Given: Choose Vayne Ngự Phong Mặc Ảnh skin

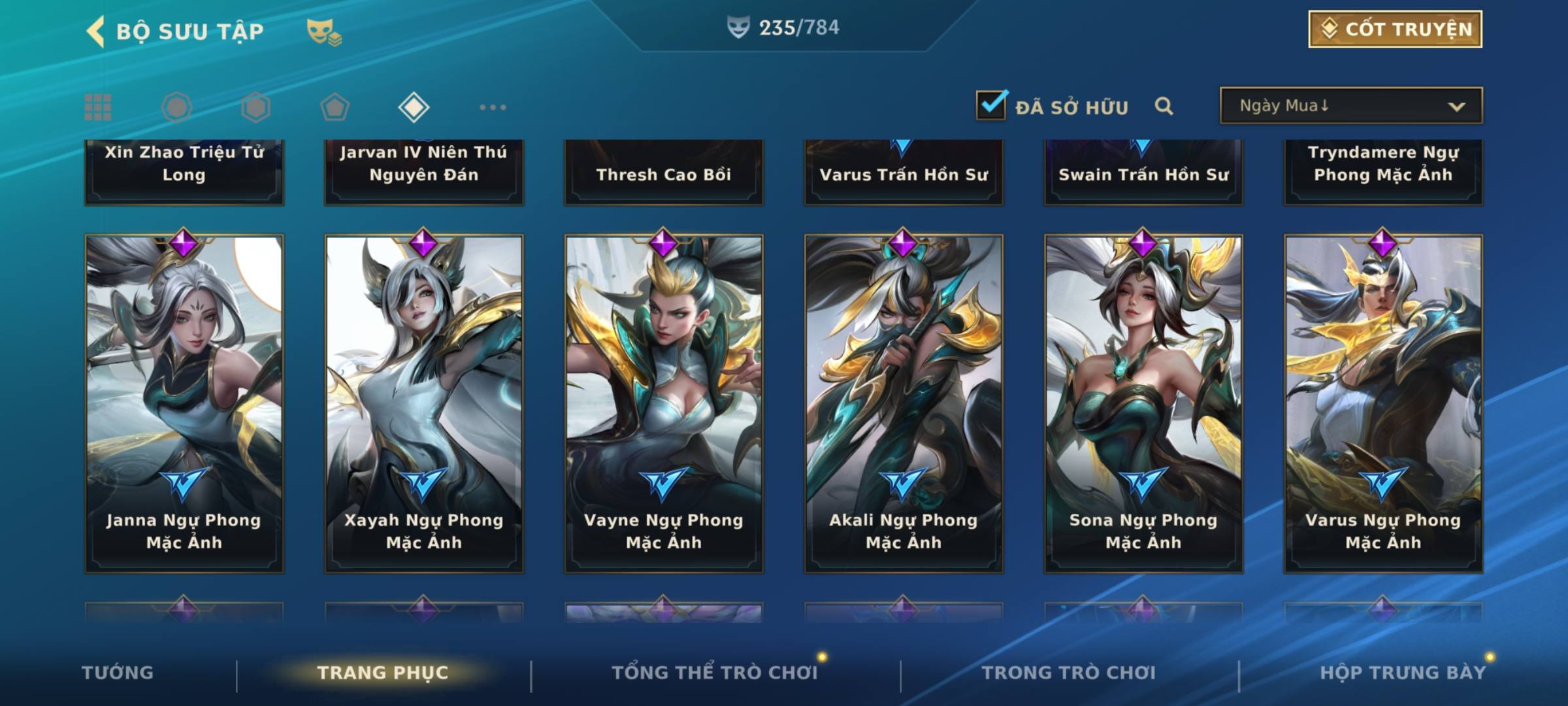Looking at the screenshot, I should click(x=664, y=403).
